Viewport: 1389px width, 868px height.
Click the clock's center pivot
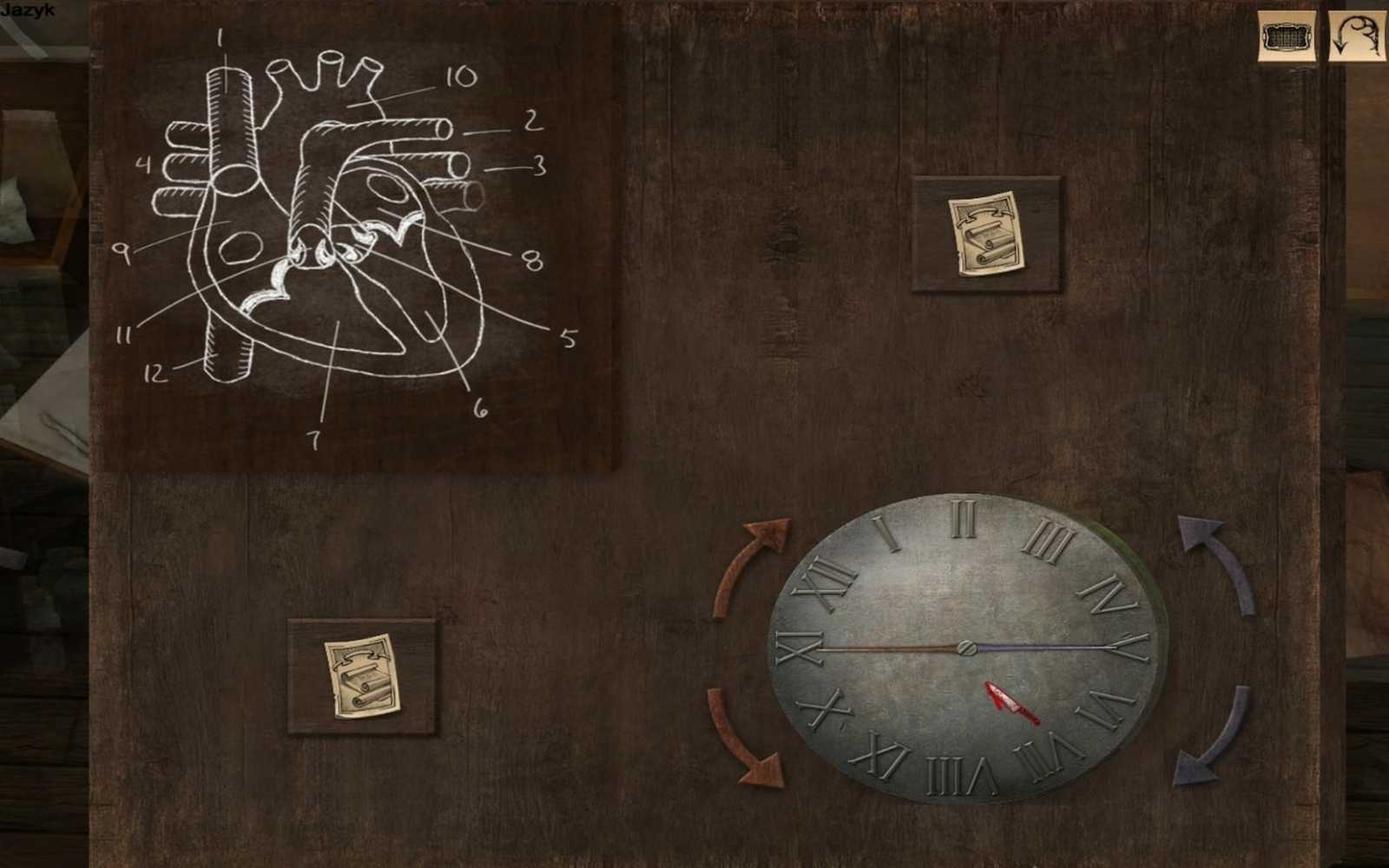tap(966, 647)
